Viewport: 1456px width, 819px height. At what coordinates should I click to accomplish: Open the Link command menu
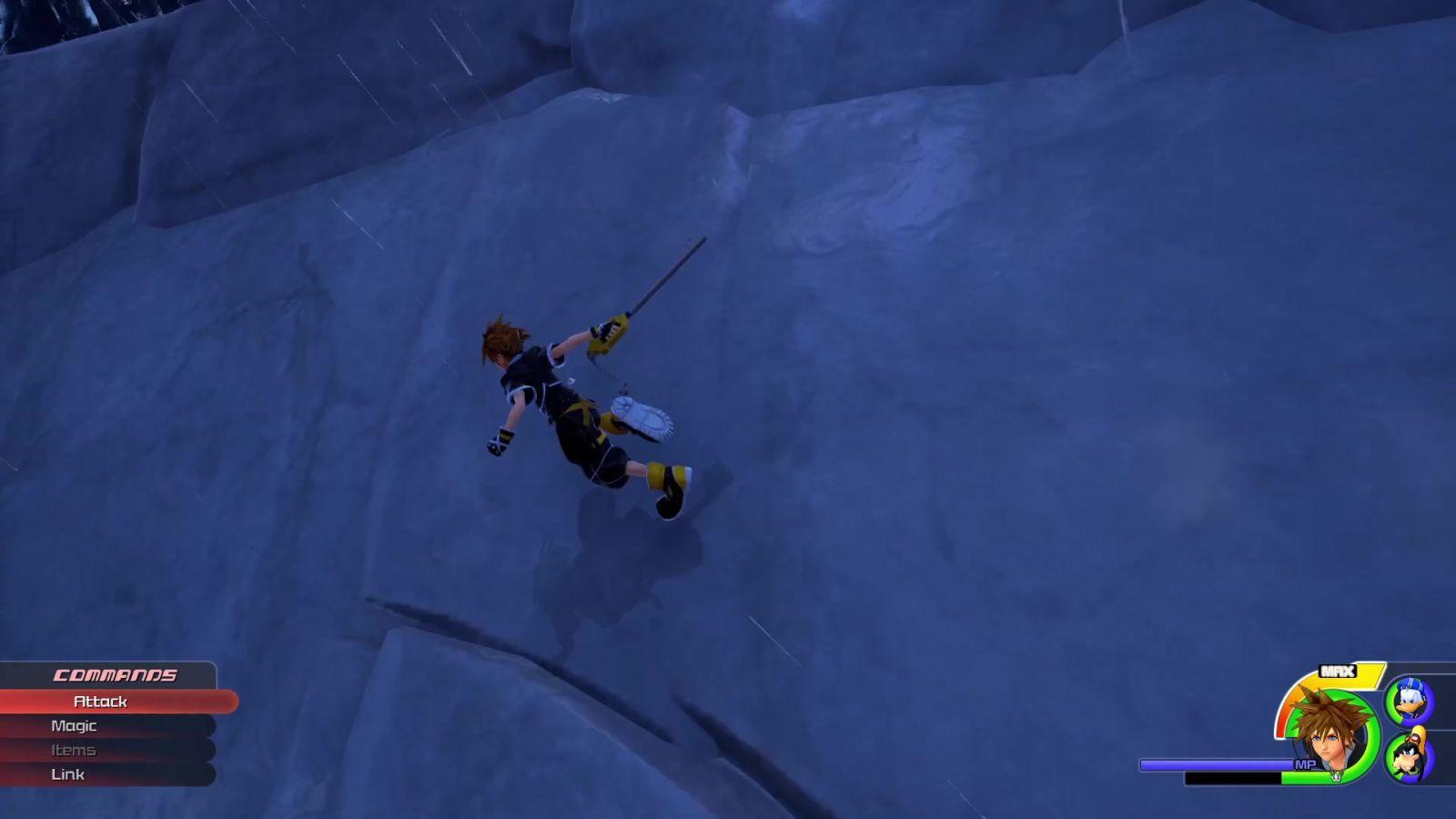[68, 774]
